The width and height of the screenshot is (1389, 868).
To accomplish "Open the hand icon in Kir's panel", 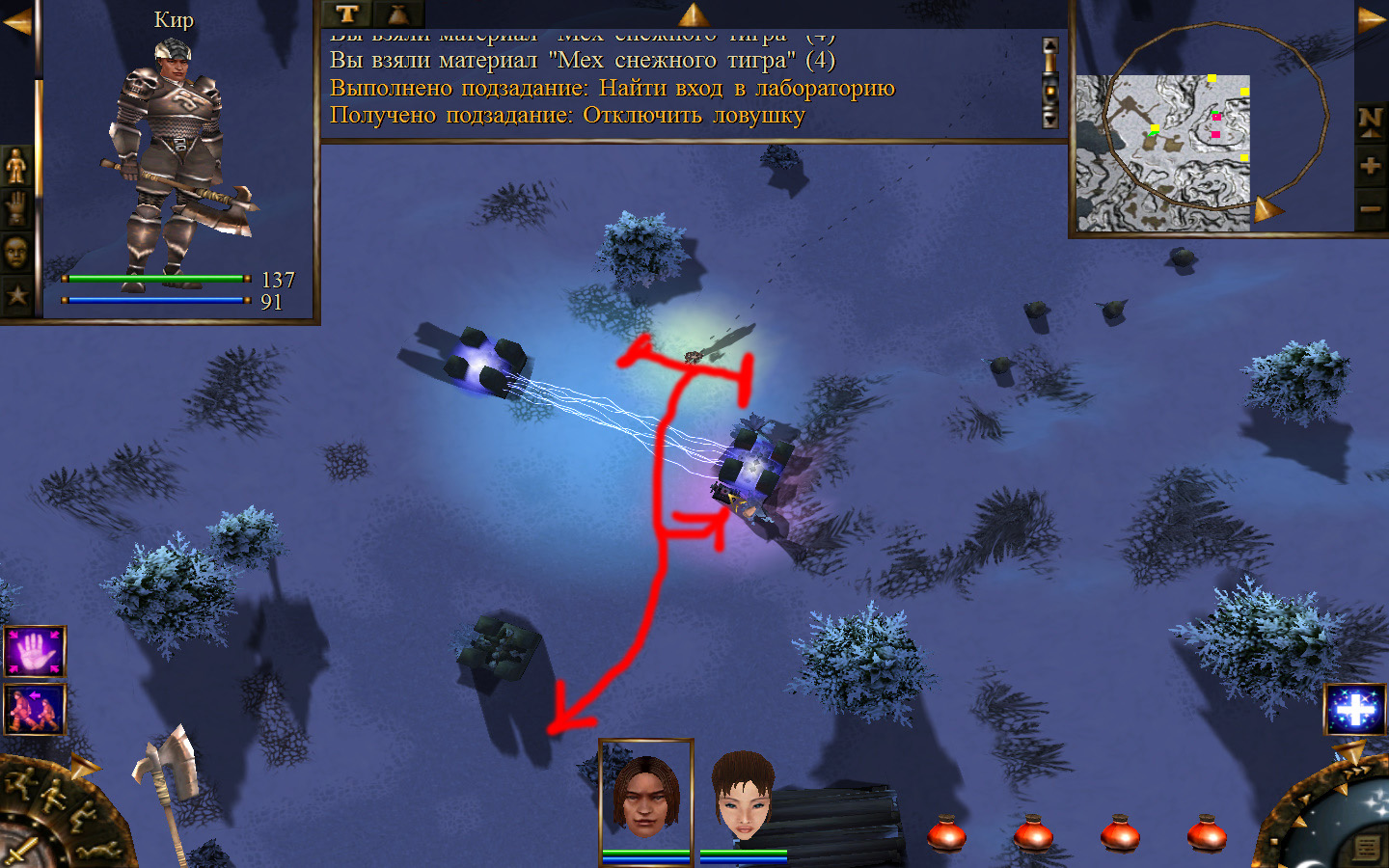I will 16,209.
